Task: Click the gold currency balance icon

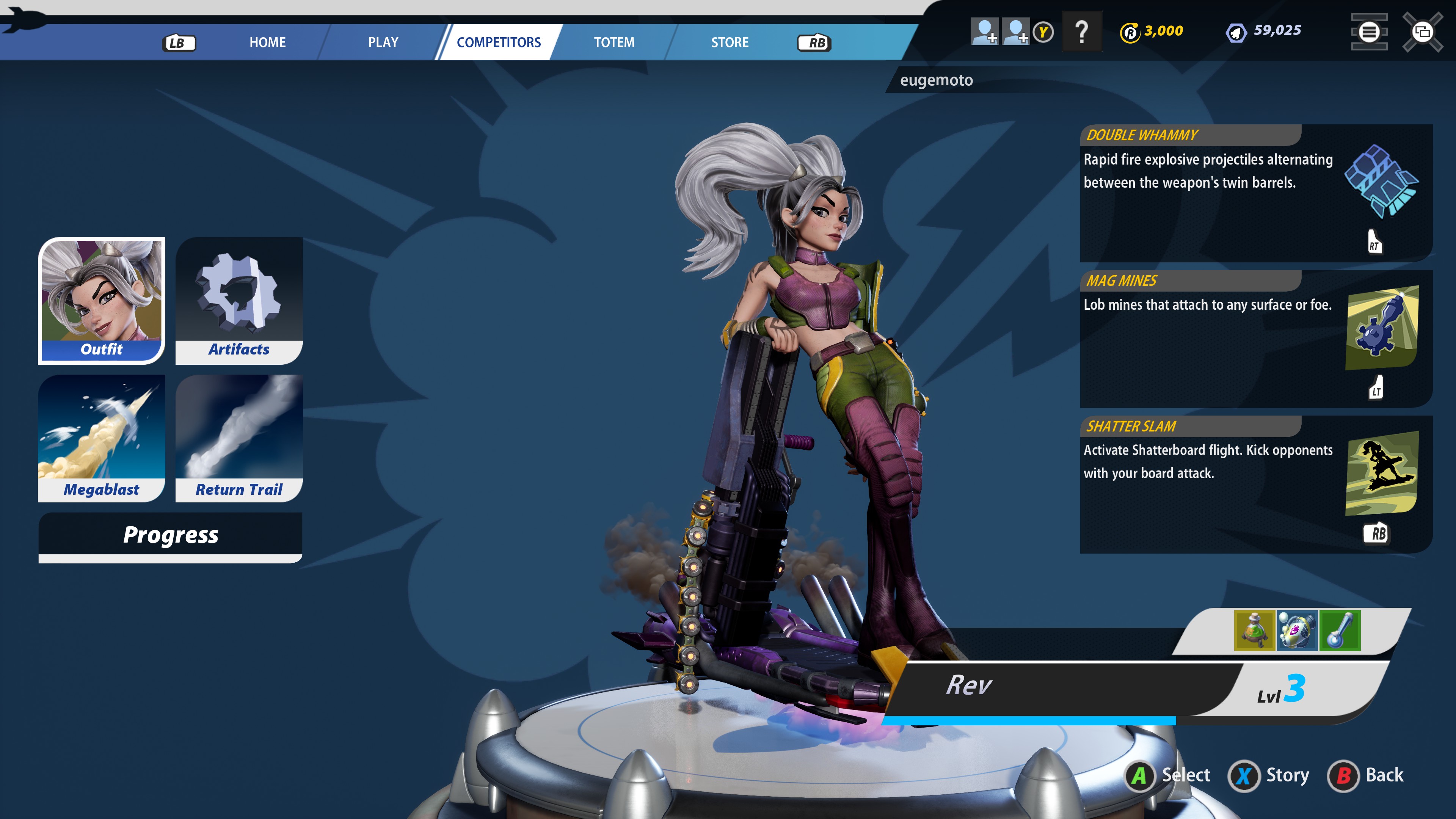Action: [x=1130, y=31]
